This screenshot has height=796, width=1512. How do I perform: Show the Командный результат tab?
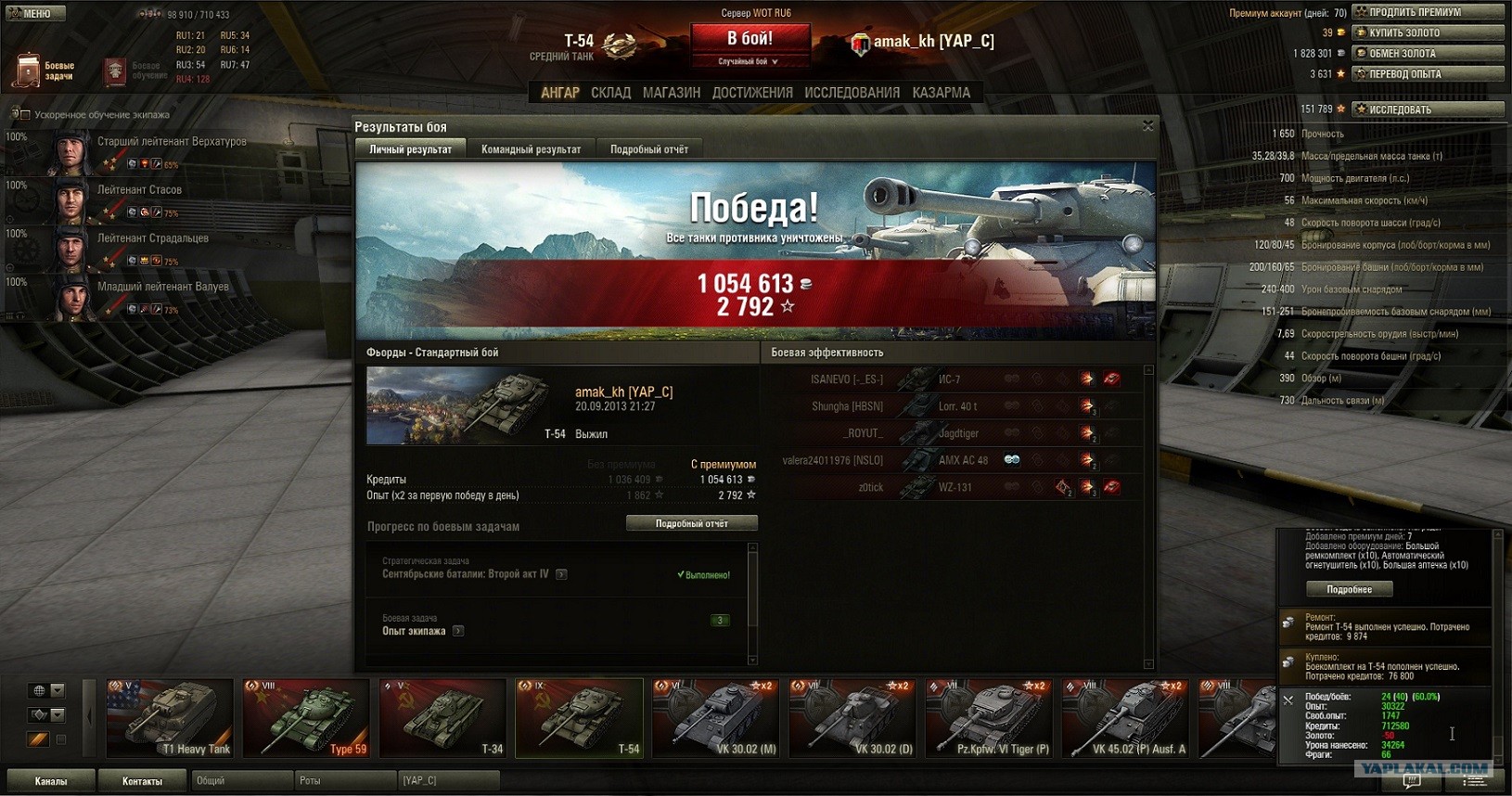(531, 149)
